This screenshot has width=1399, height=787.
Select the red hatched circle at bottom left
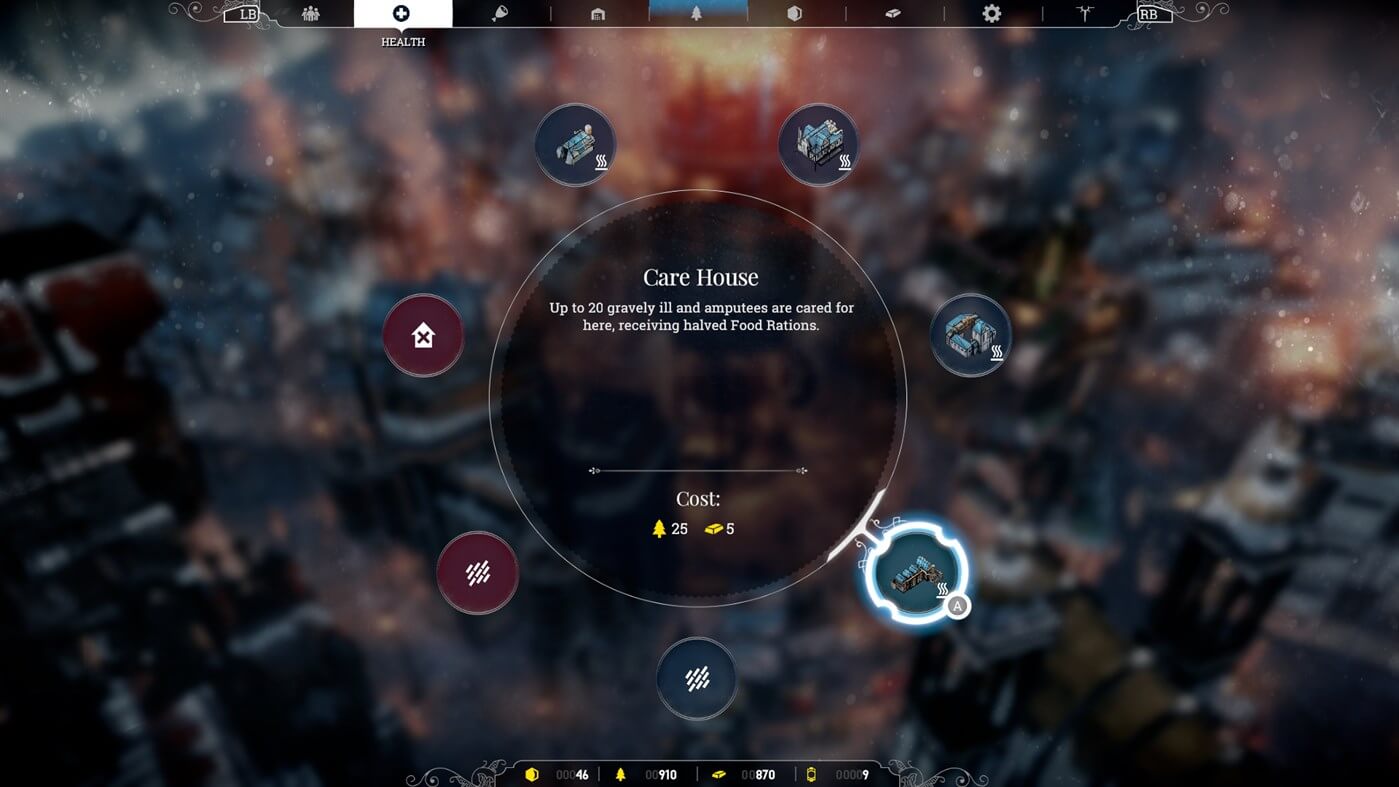478,572
